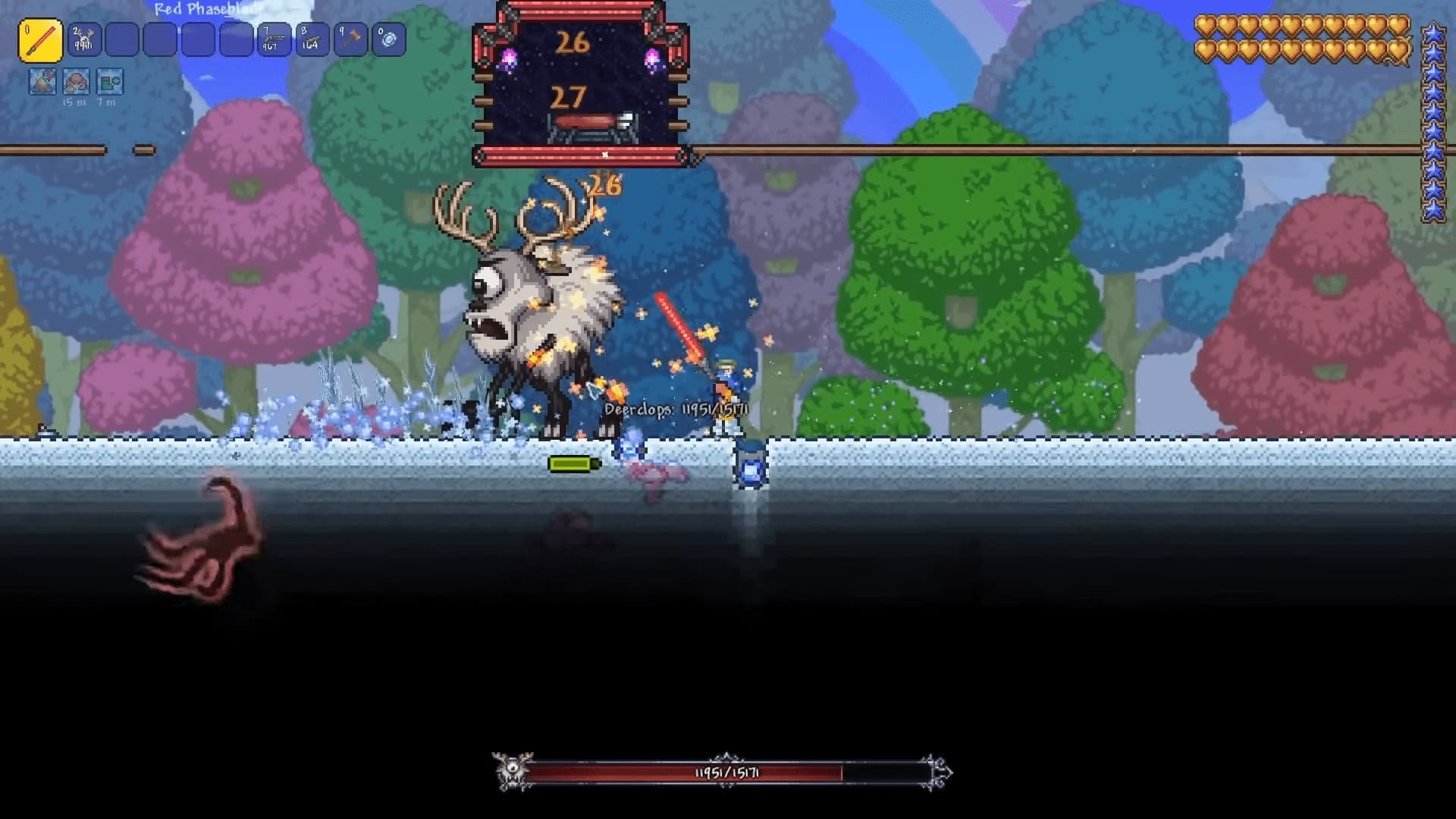Click the green builder buff icon
The height and width of the screenshot is (819, 1456).
click(x=109, y=82)
